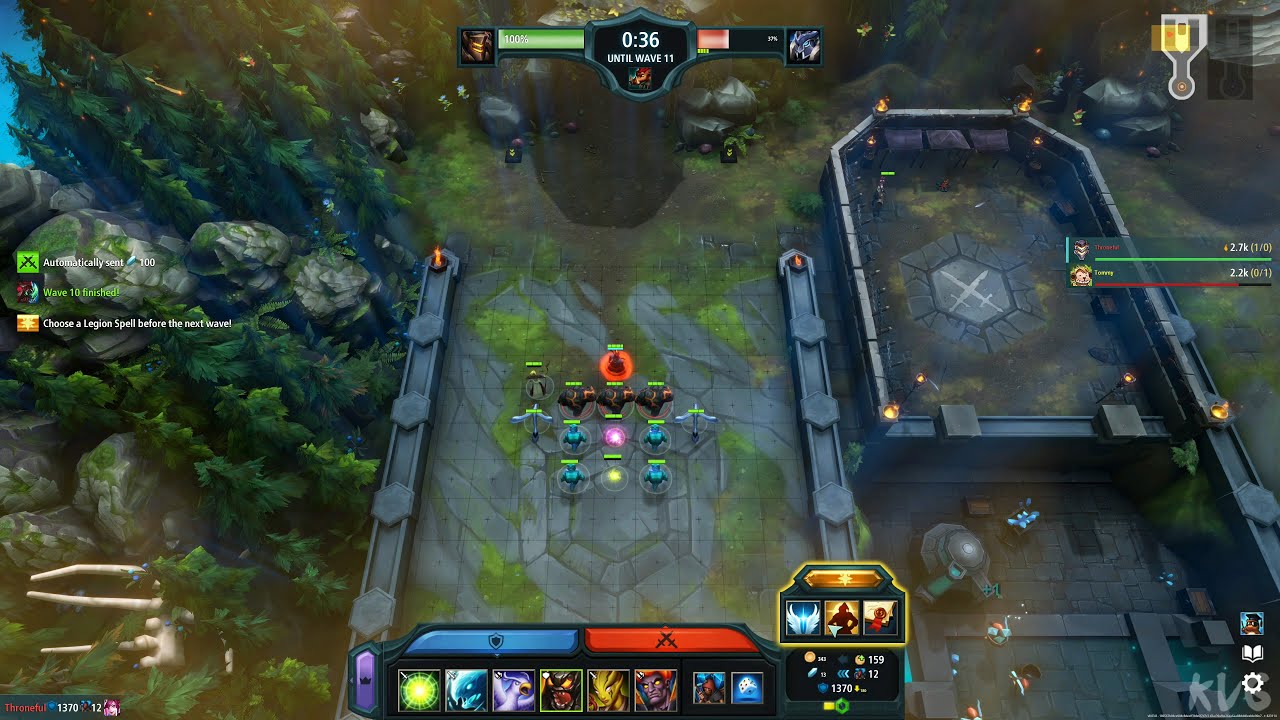Open the mercenary hireling icon

point(709,687)
